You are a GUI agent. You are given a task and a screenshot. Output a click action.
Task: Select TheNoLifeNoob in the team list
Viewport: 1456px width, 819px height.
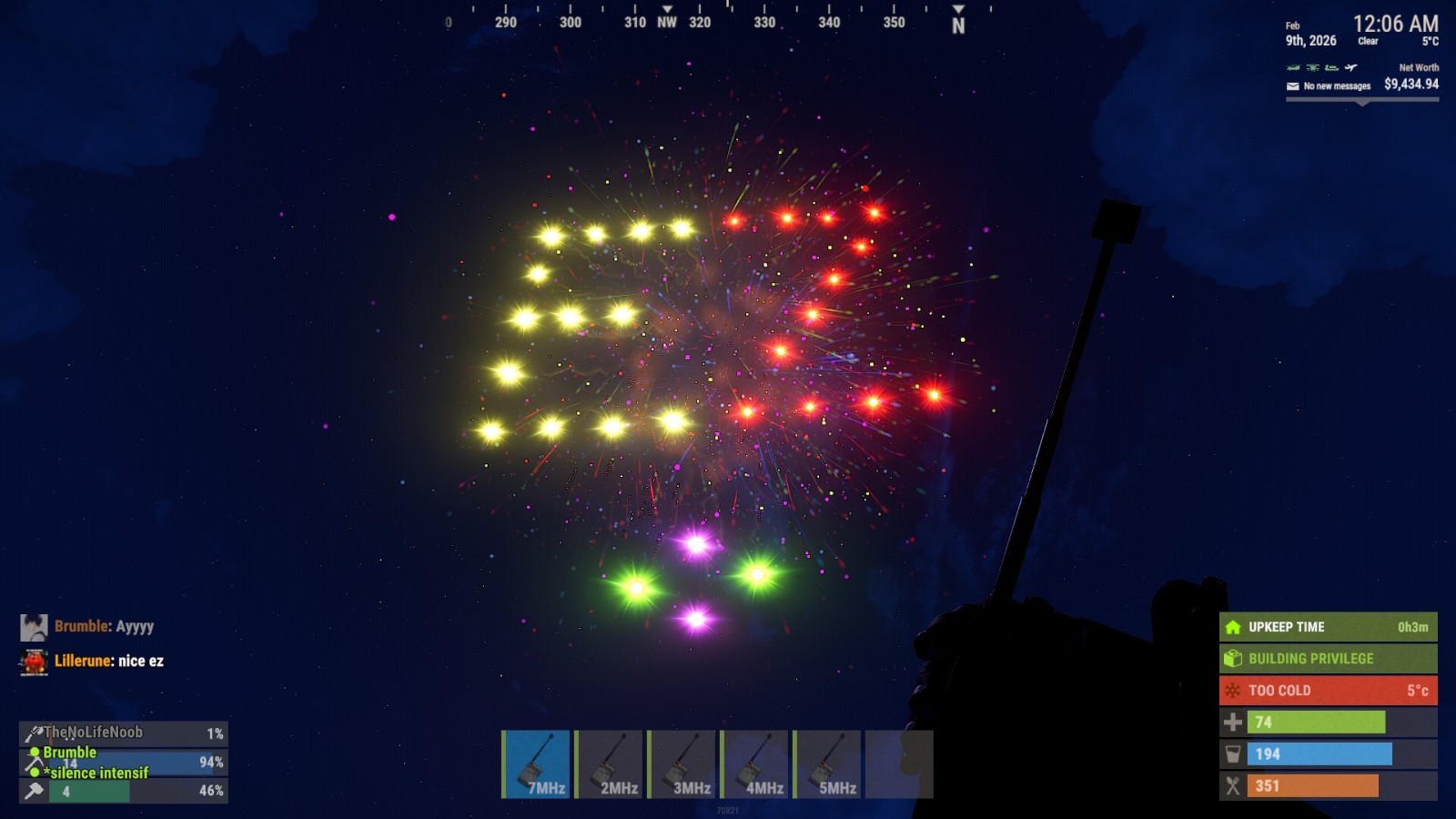coord(94,733)
